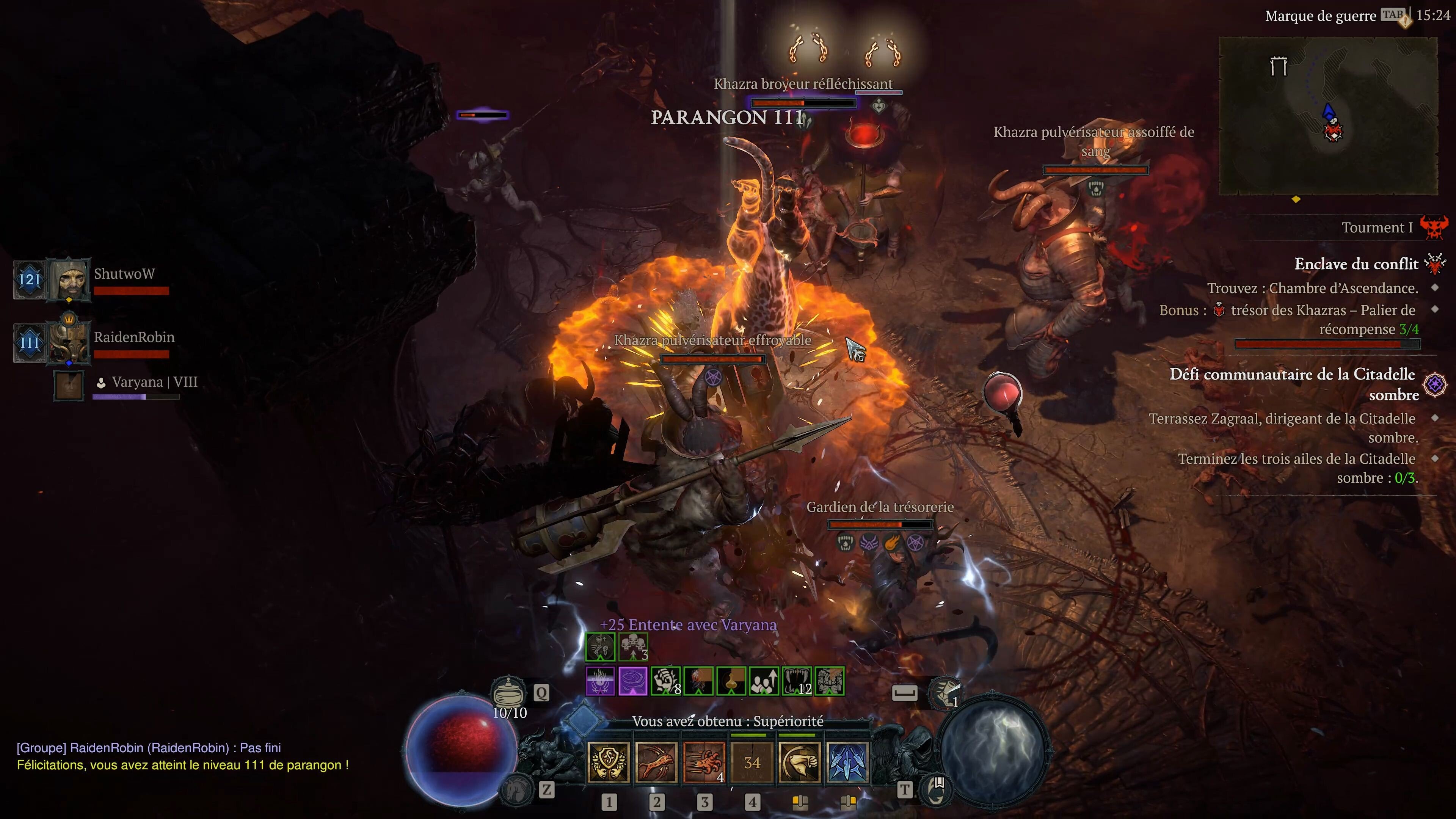Screen dimensions: 1456x819
Task: Activate the flexing arm skill
Action: [x=799, y=763]
